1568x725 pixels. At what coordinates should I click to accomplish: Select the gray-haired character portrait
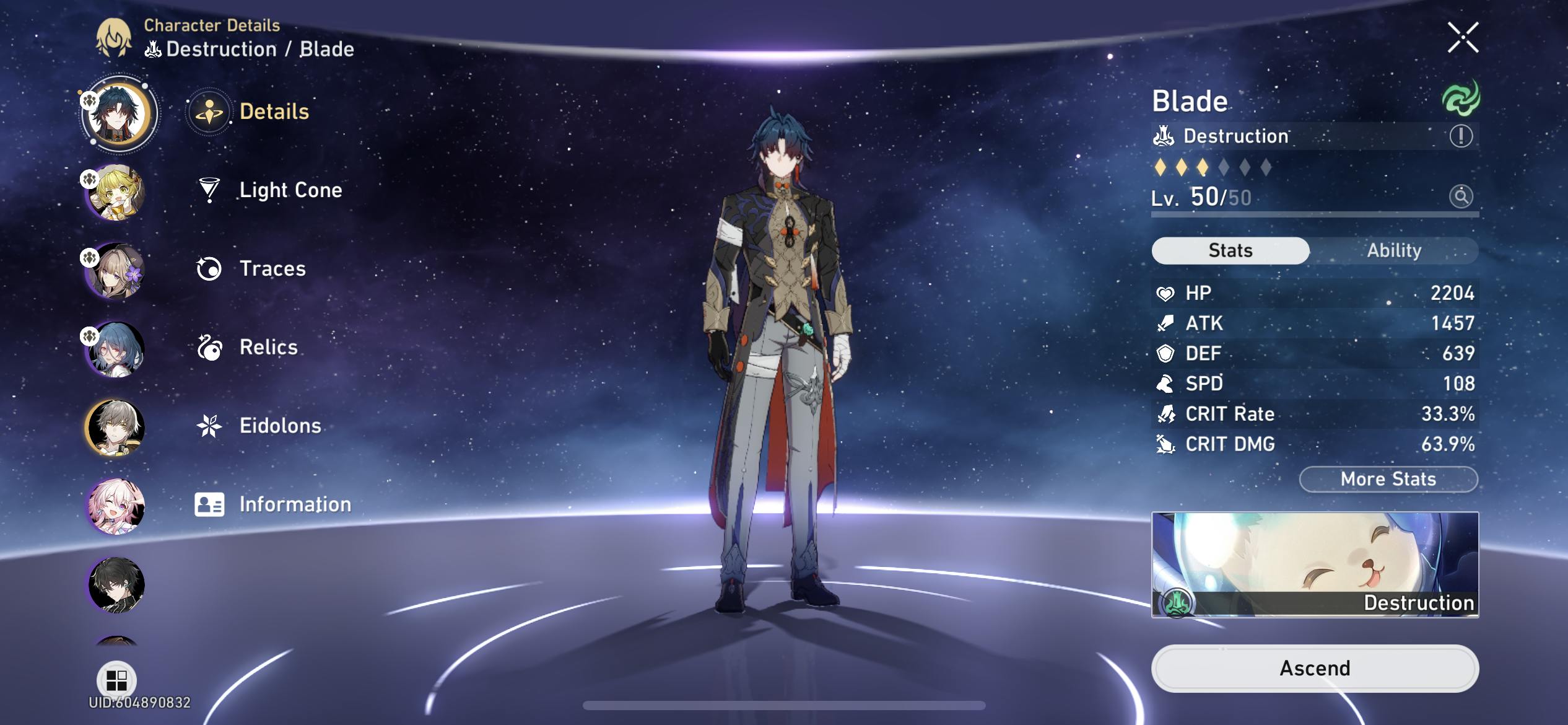click(116, 428)
